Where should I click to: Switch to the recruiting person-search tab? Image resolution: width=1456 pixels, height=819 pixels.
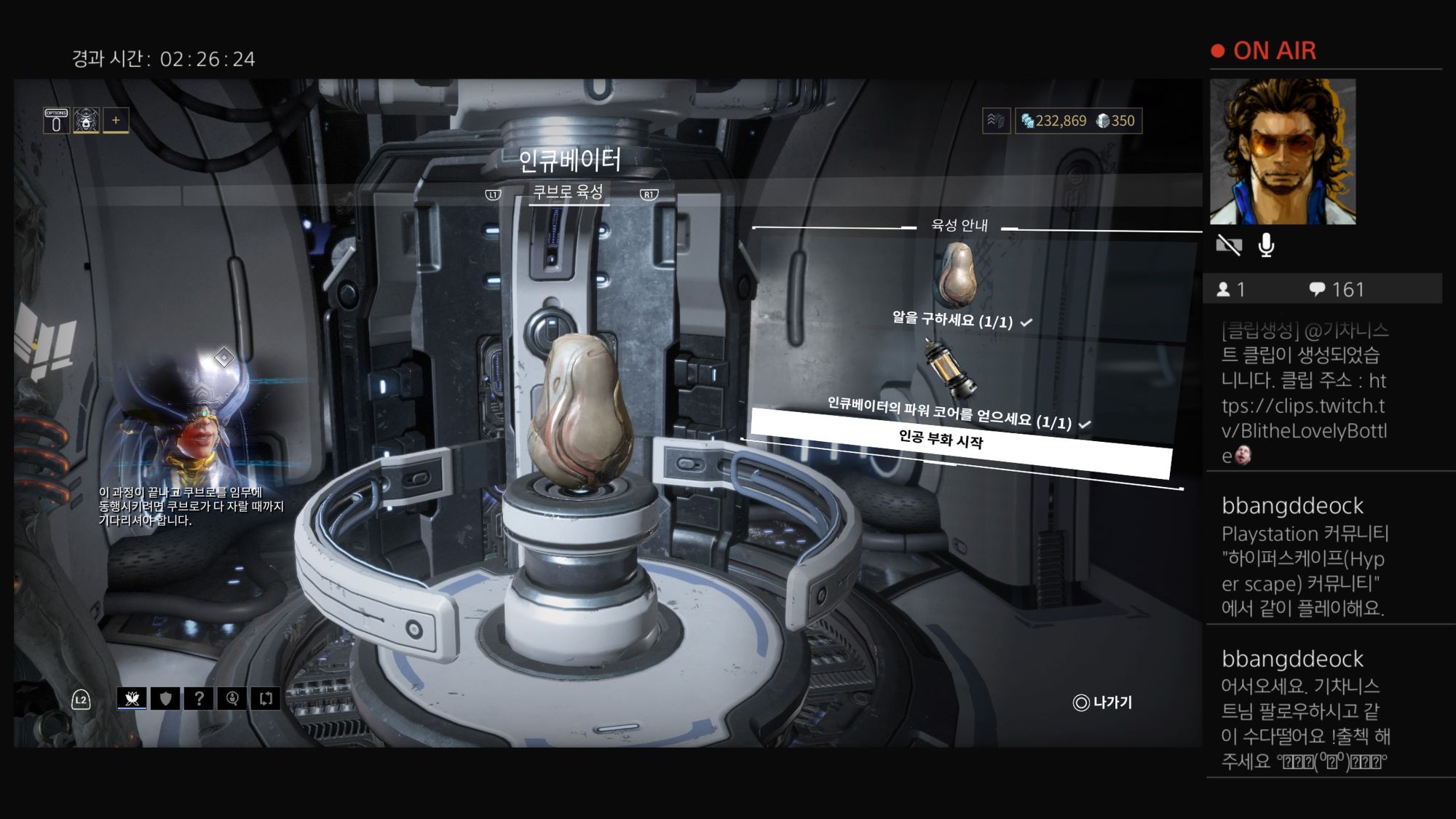click(x=232, y=699)
